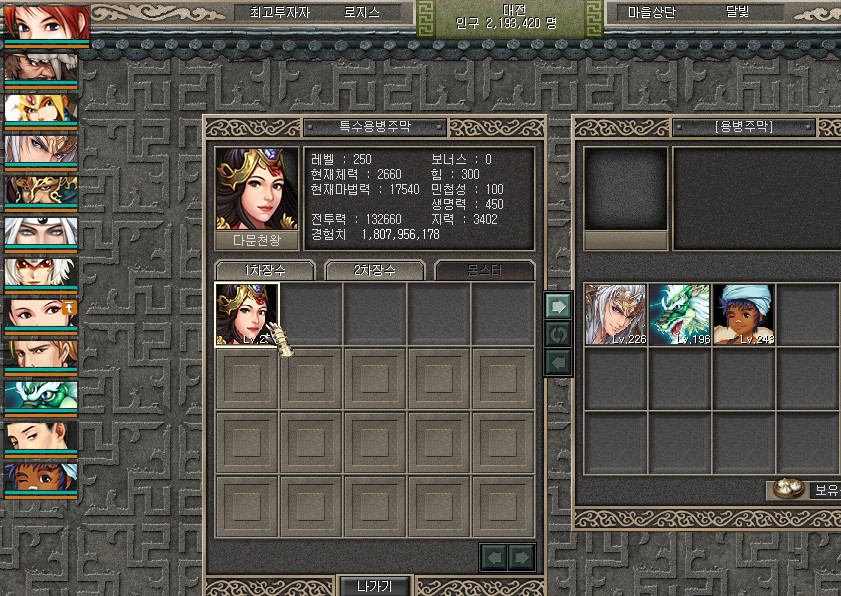The height and width of the screenshot is (596, 841).
Task: Select the 다문천왕 mercenary in the first slot
Action: coord(247,315)
